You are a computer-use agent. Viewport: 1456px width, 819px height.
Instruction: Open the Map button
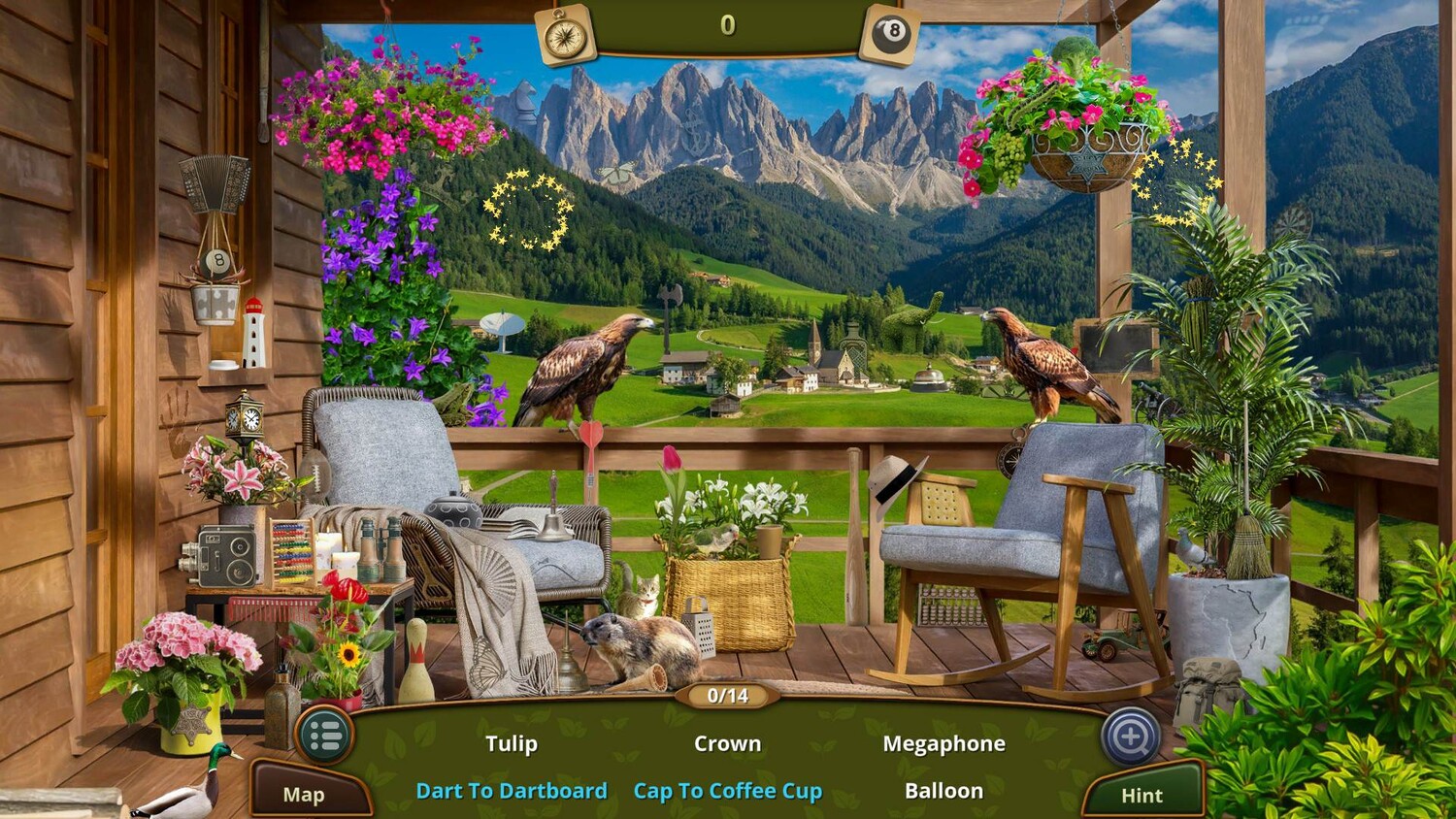pyautogui.click(x=304, y=795)
